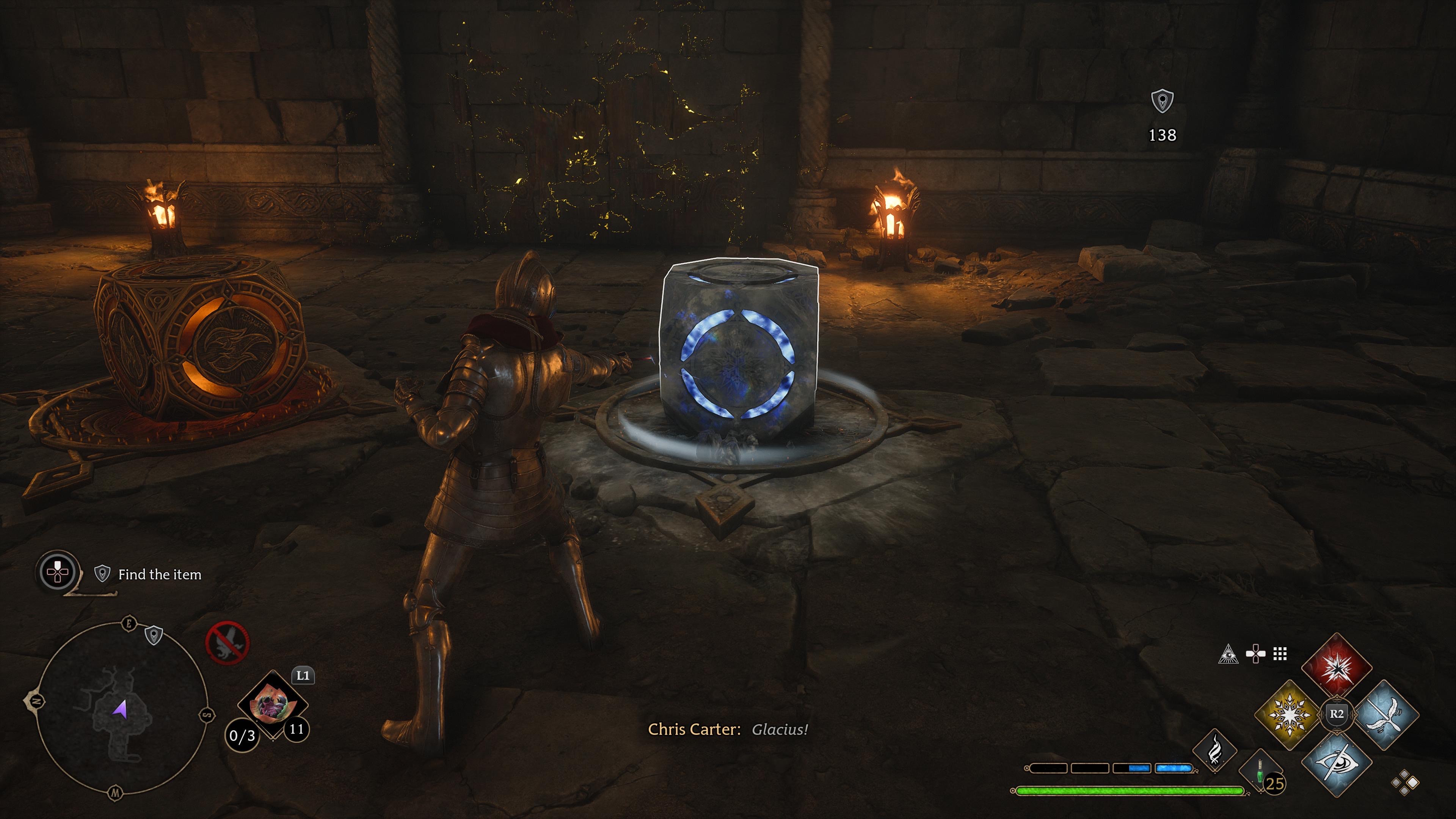The height and width of the screenshot is (819, 1456).
Task: Open the d-pad shortcut selector near the grid icon
Action: click(x=1256, y=654)
